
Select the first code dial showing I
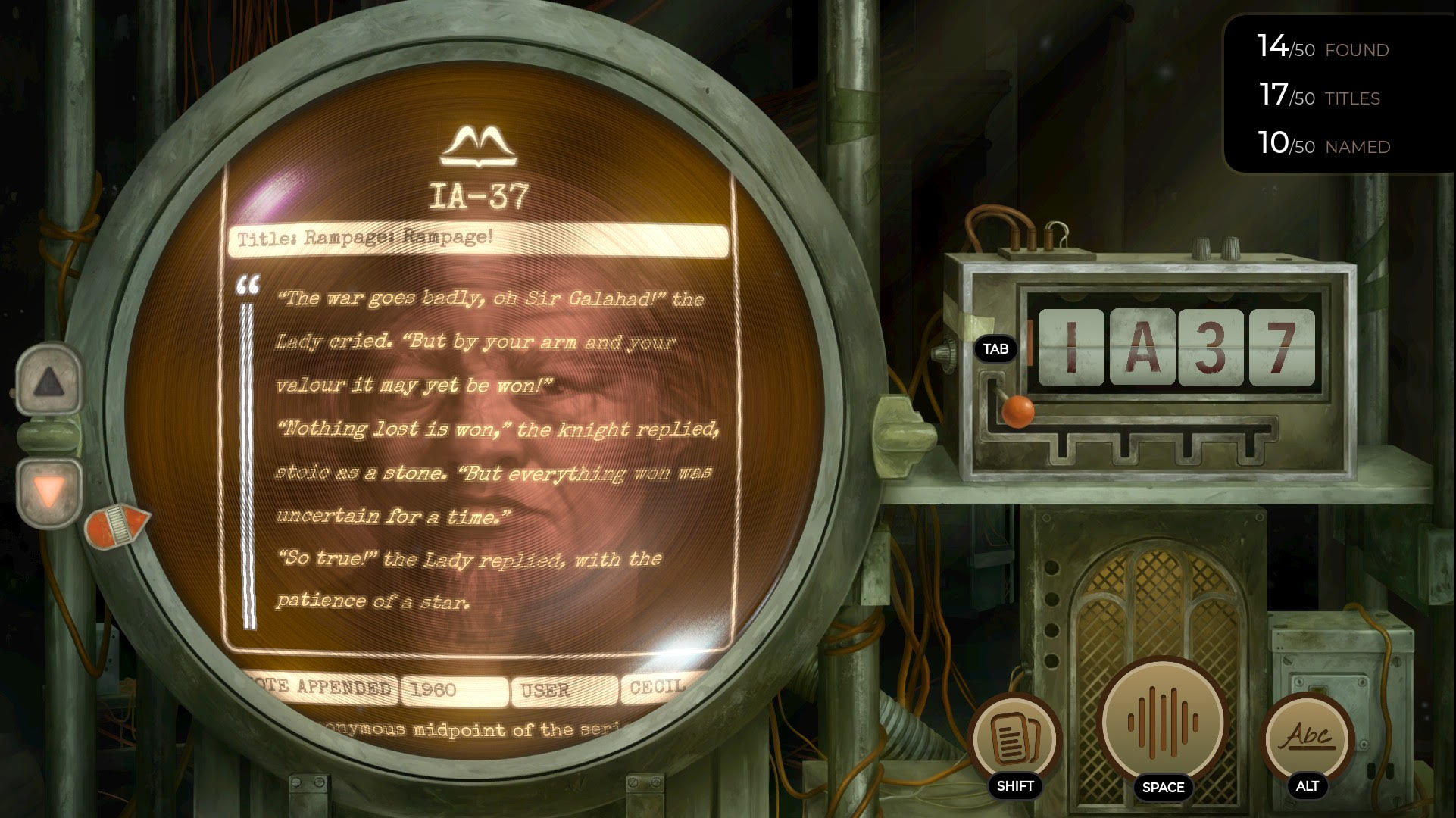click(x=1070, y=348)
